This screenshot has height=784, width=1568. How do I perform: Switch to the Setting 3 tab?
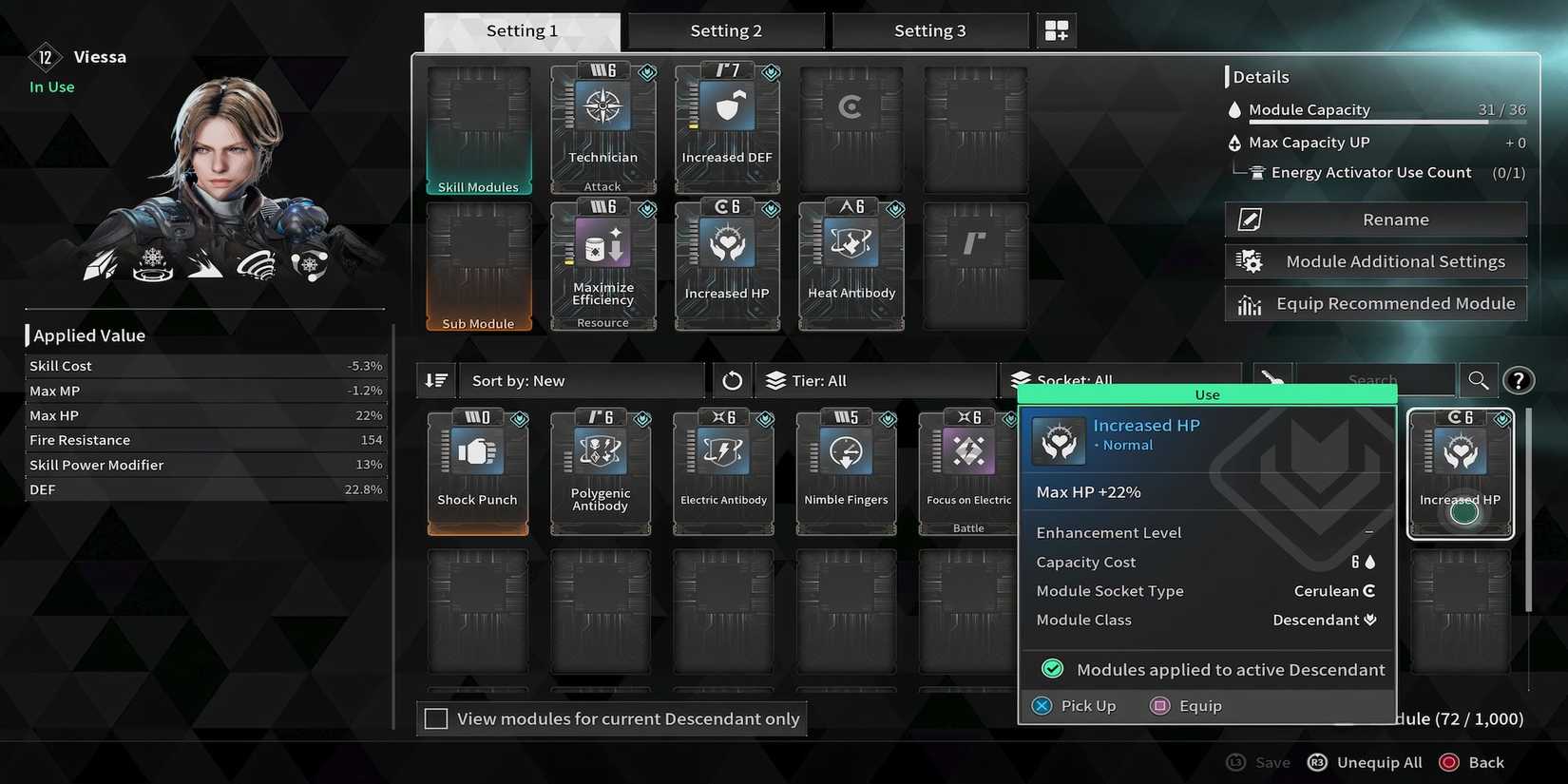[929, 29]
